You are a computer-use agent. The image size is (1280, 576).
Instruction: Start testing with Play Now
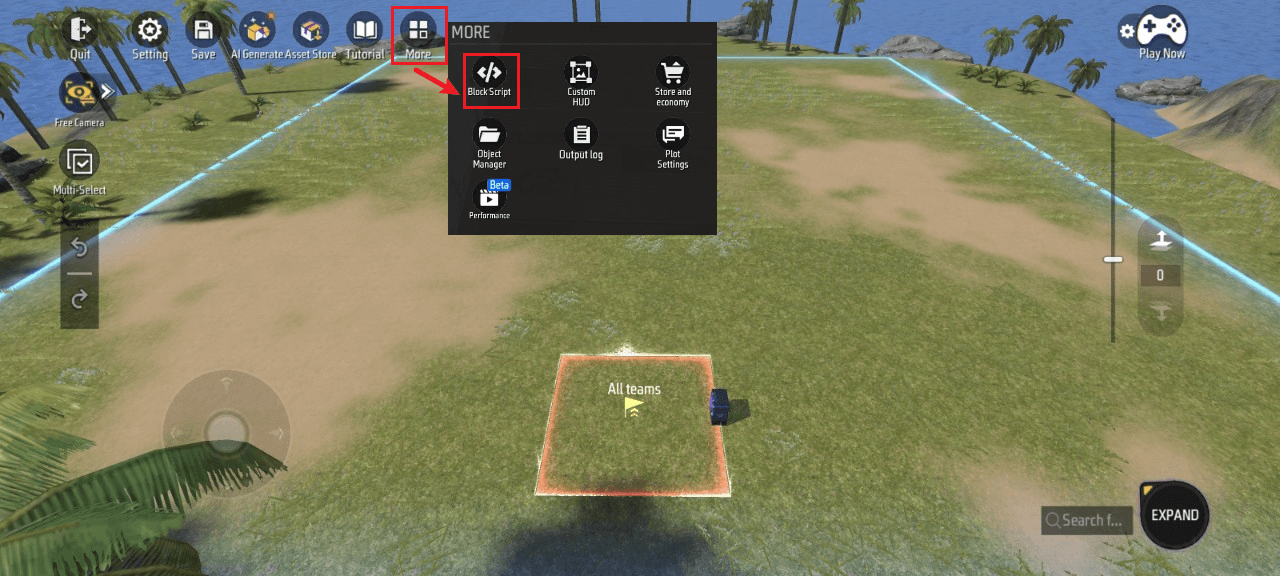point(1161,34)
